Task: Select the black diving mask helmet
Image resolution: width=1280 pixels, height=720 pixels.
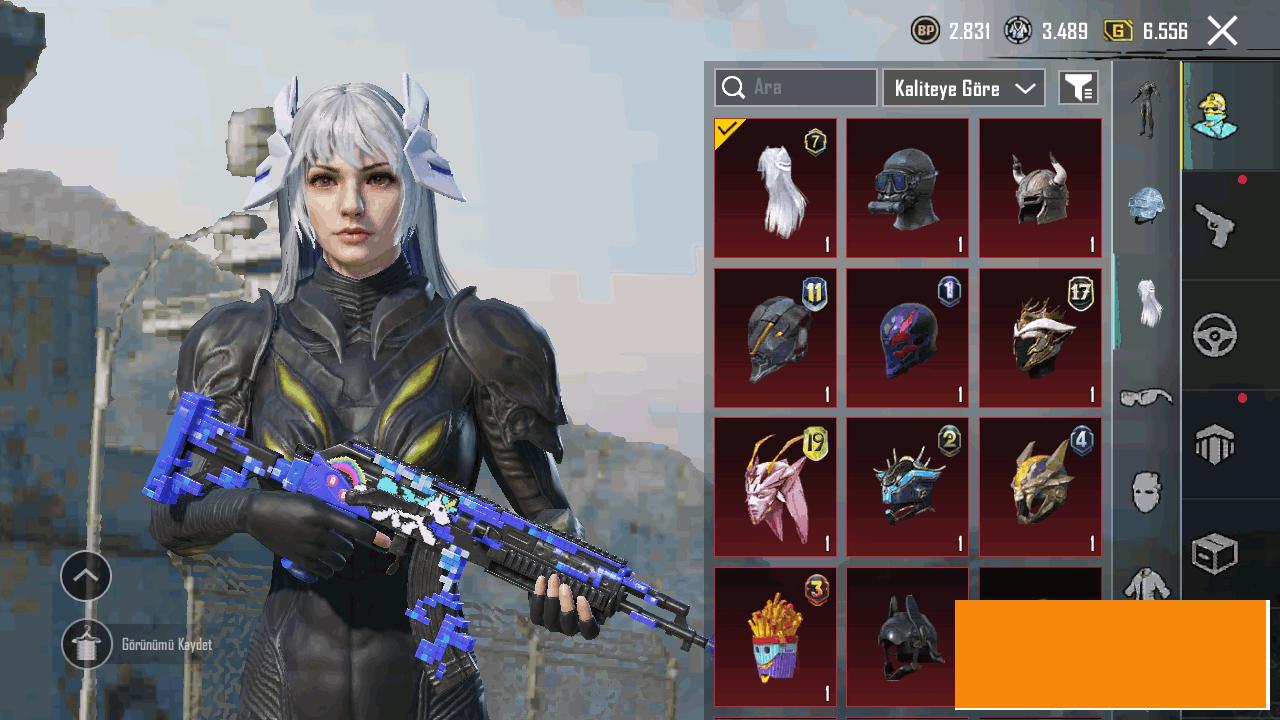Action: (907, 188)
